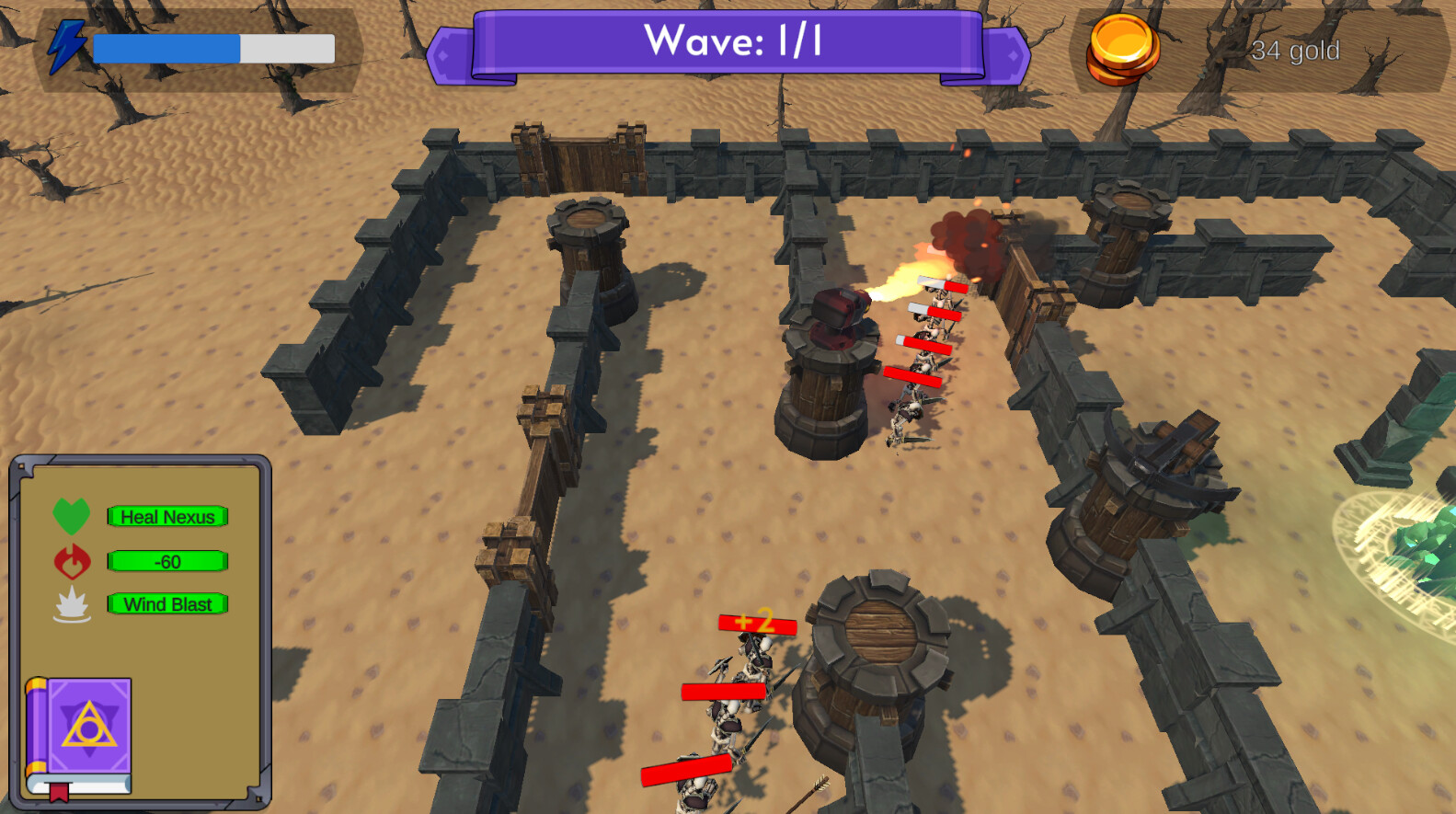This screenshot has height=814, width=1456.
Task: Select the flamethrower tower firing at skeletons
Action: (x=828, y=359)
